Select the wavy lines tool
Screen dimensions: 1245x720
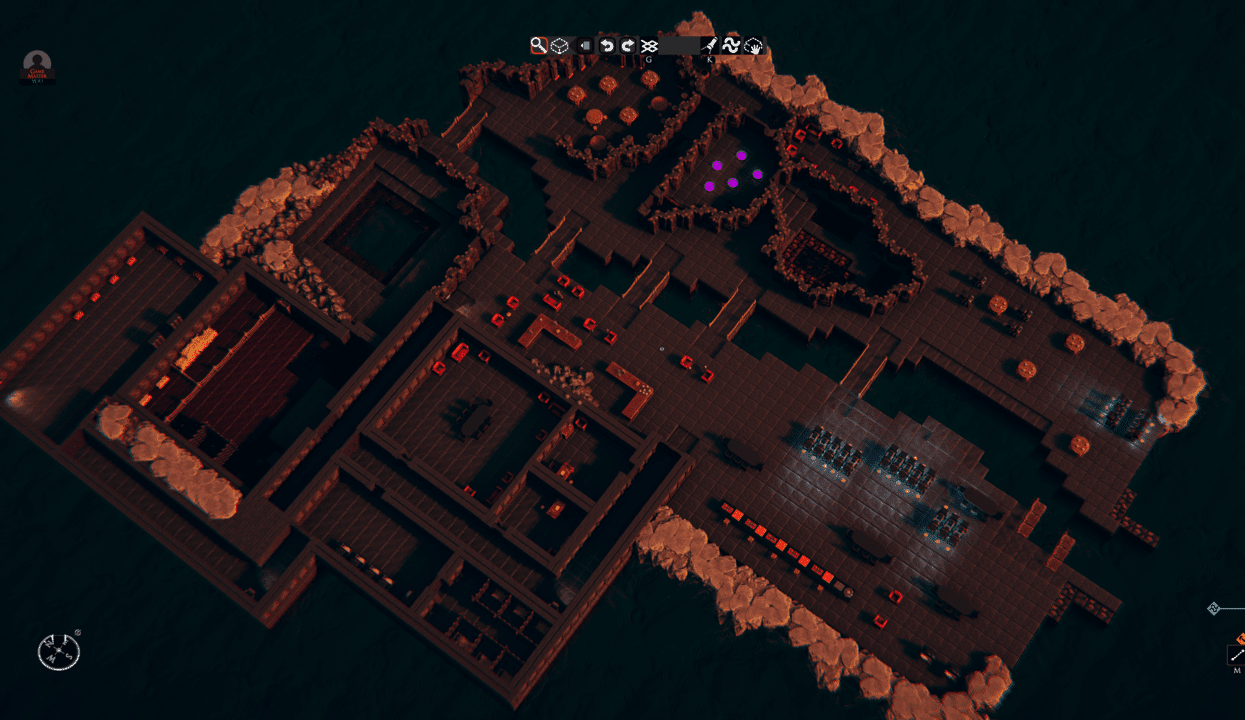pos(731,45)
